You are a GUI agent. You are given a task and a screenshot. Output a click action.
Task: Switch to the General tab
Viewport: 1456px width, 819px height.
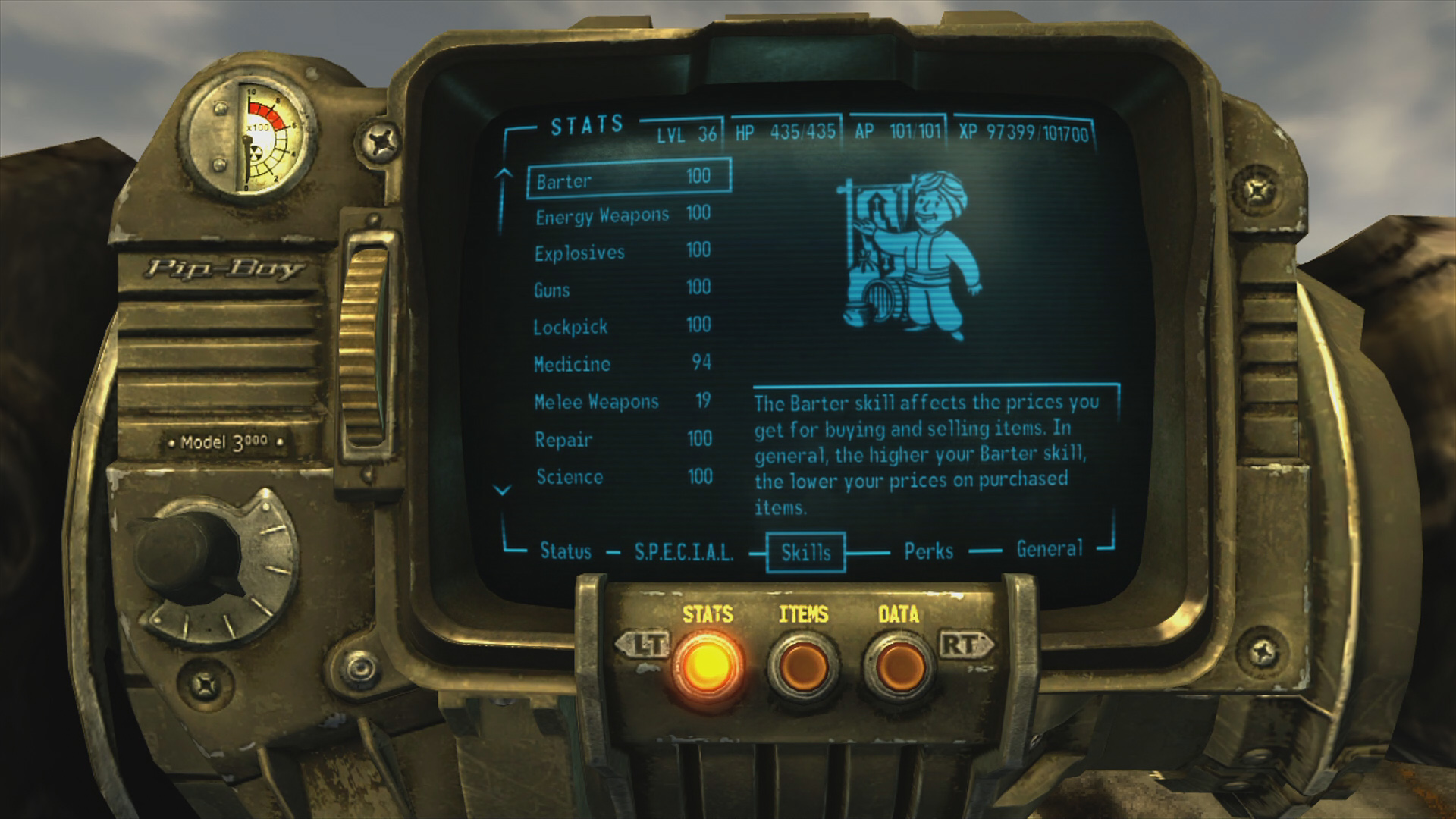1049,549
